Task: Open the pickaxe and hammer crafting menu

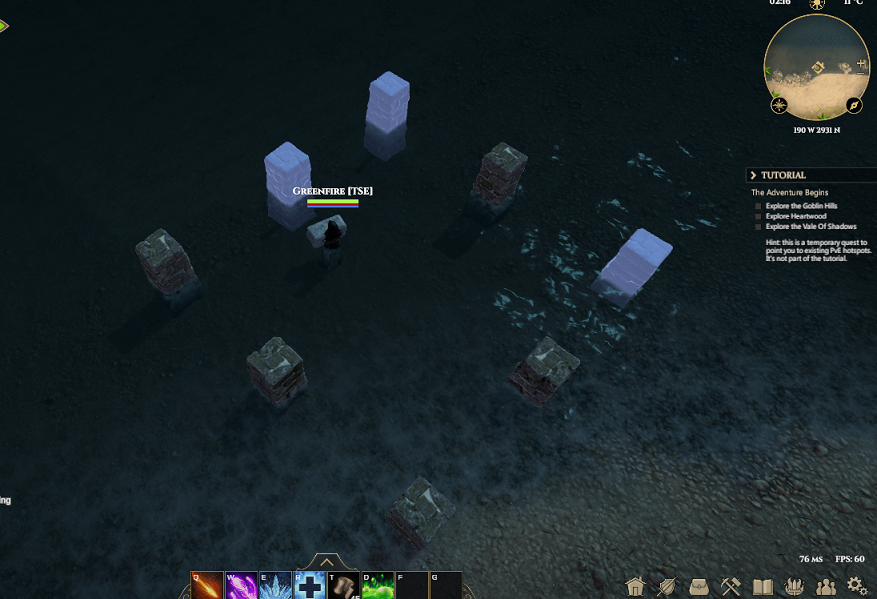Action: [x=731, y=586]
